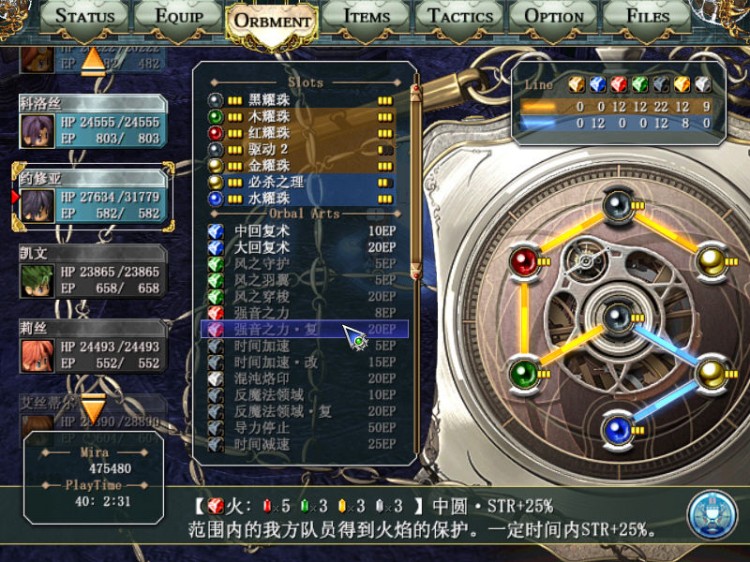Open the Option tab
Screen dimensions: 750x562
(x=554, y=16)
